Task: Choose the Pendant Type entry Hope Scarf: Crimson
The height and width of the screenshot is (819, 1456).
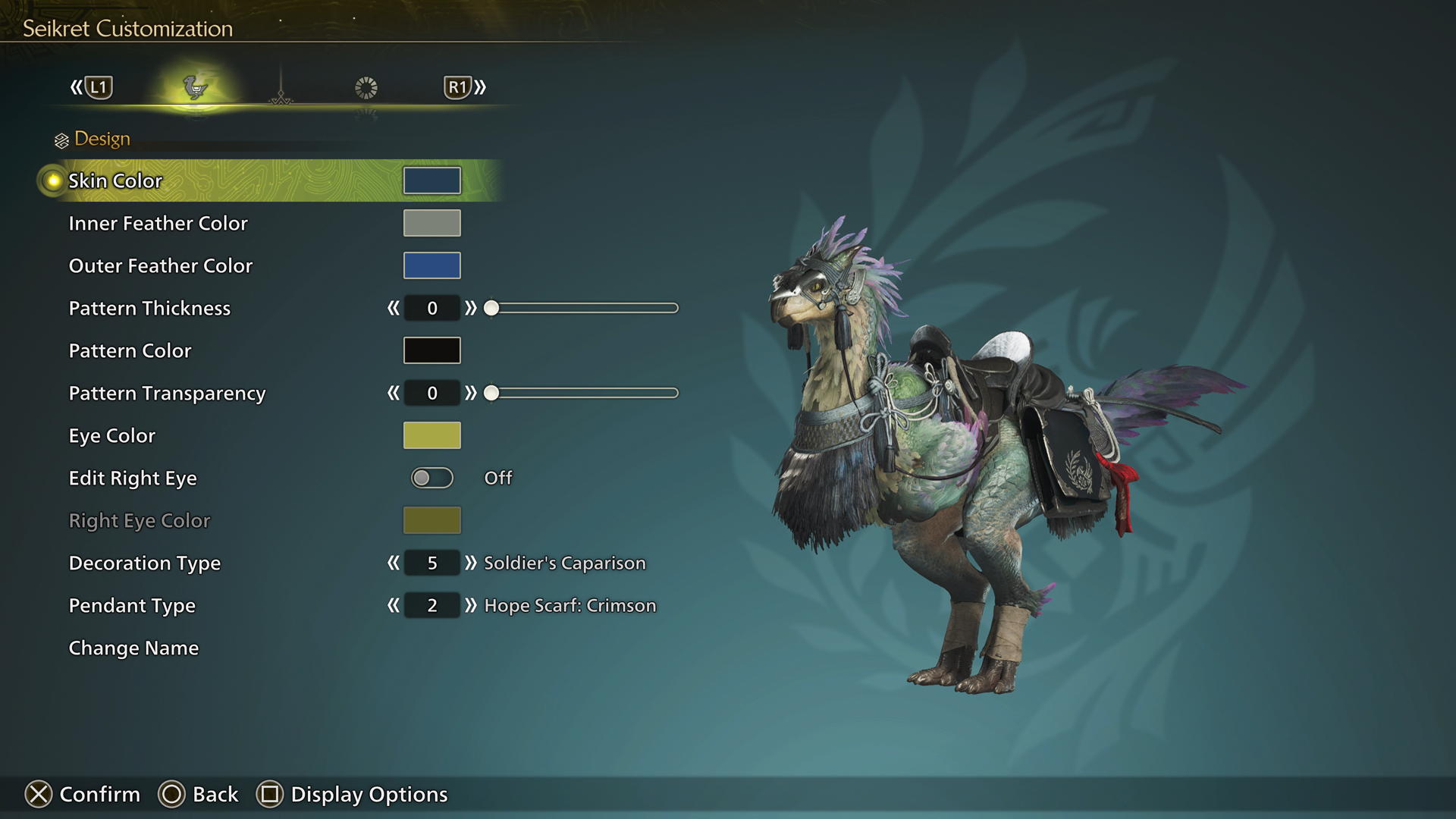Action: [570, 606]
